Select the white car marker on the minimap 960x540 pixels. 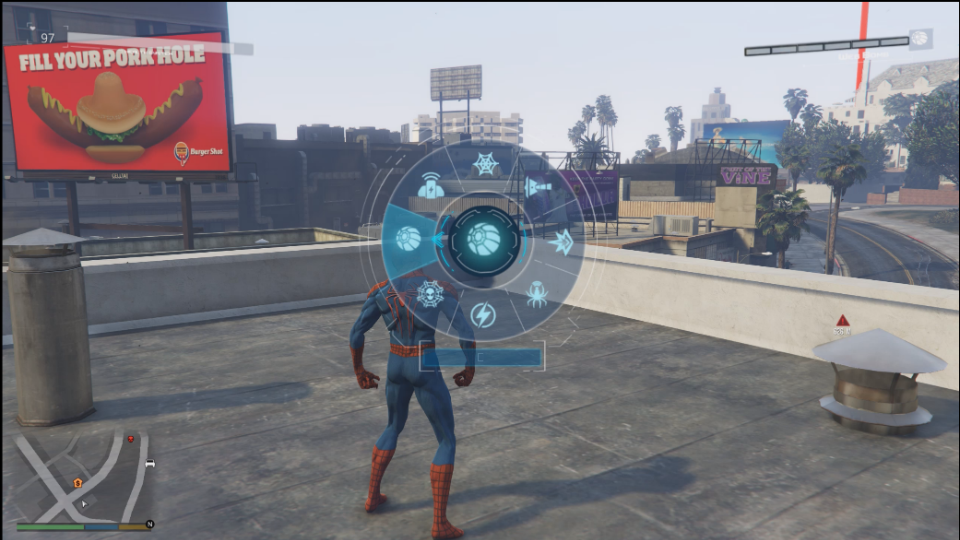click(150, 463)
